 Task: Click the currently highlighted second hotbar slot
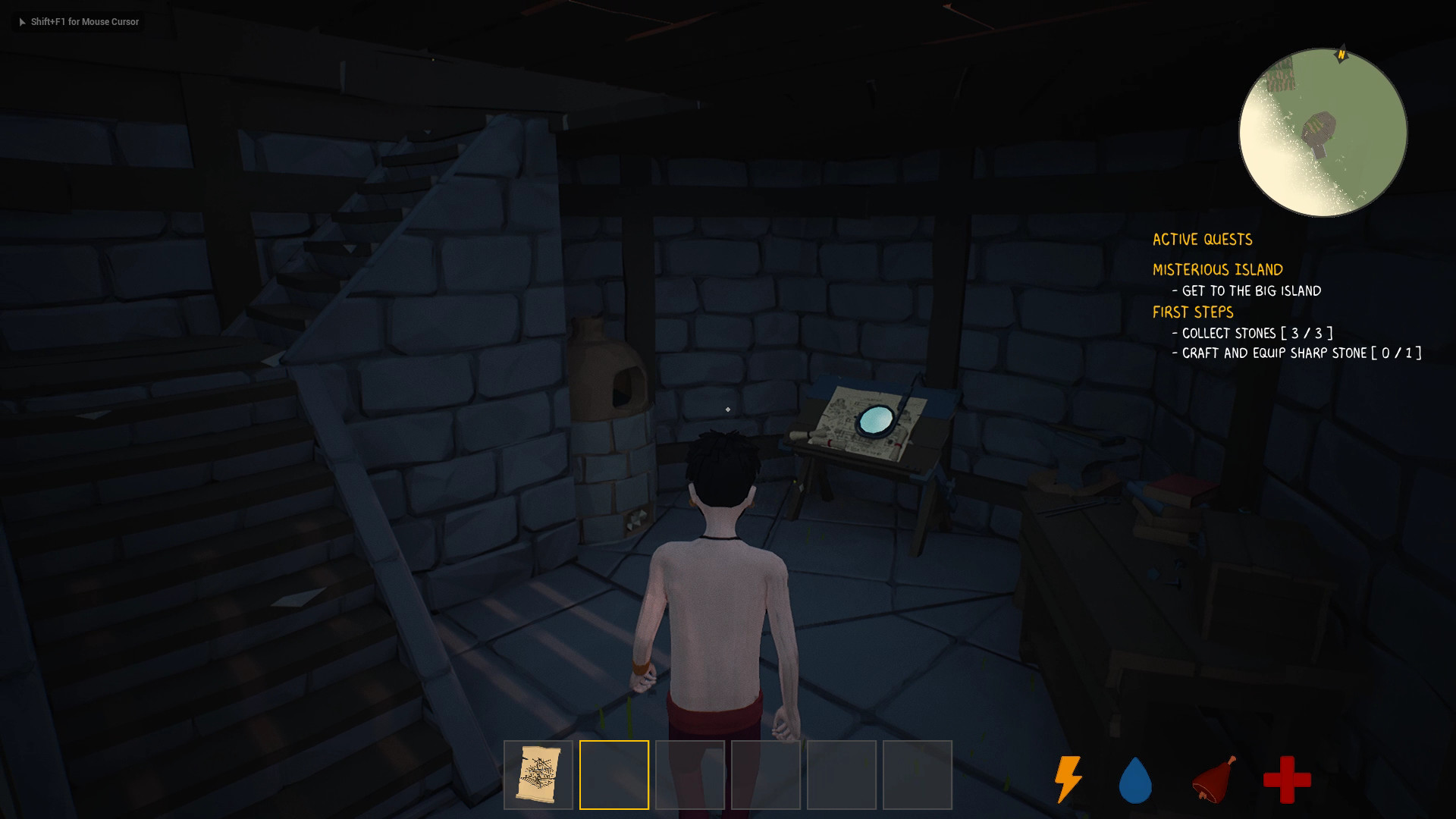[x=614, y=773]
